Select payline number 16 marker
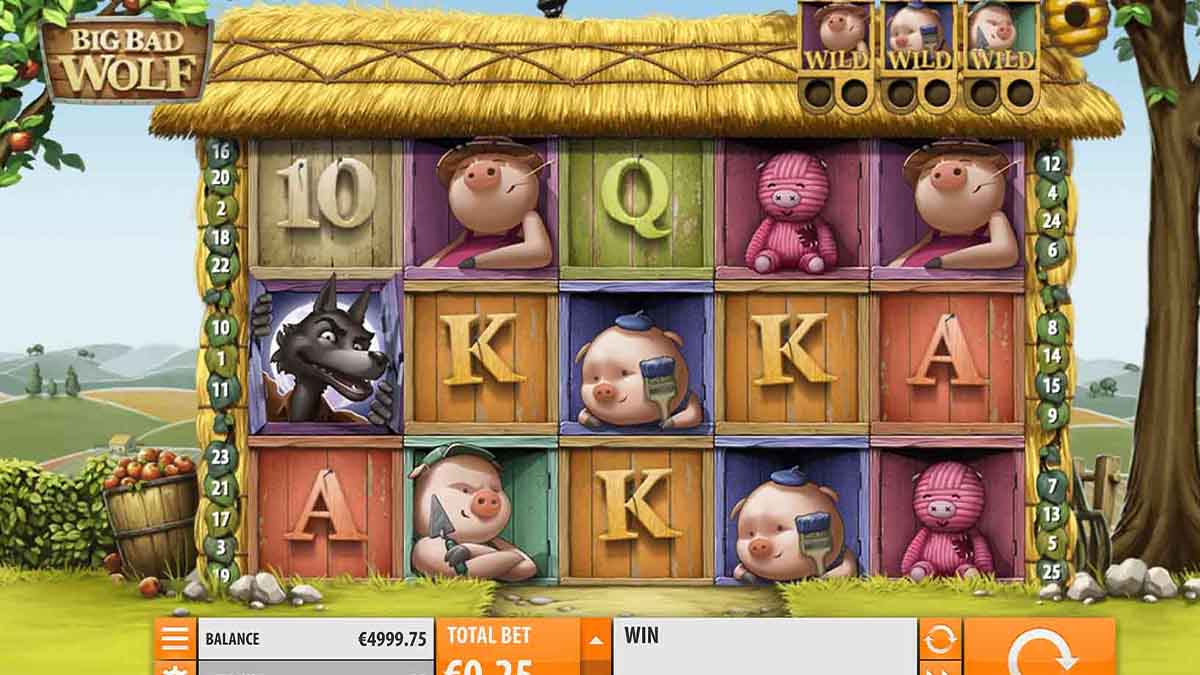1200x675 pixels. [221, 153]
